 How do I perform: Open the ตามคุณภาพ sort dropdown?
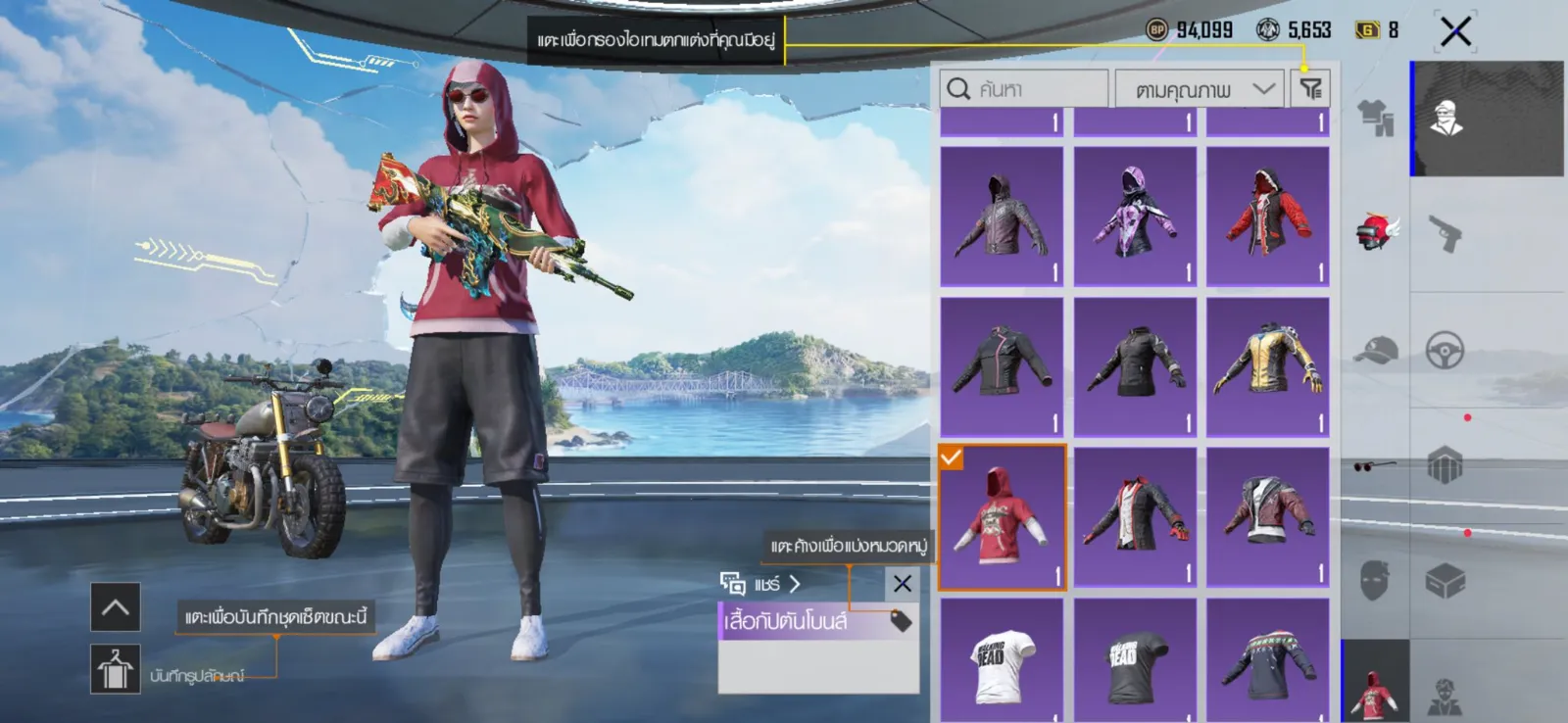[1199, 89]
